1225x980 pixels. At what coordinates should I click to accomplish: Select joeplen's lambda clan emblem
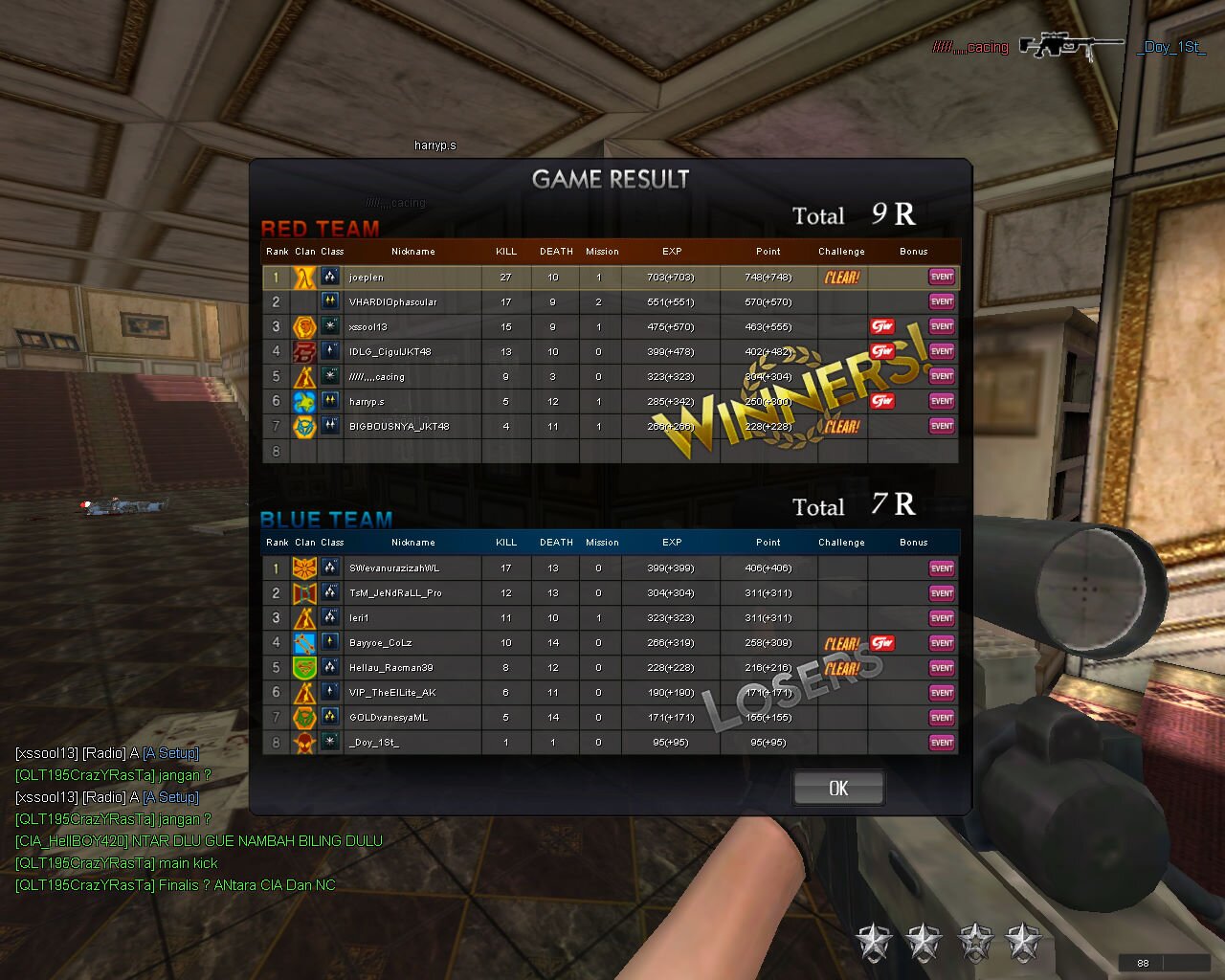(304, 277)
